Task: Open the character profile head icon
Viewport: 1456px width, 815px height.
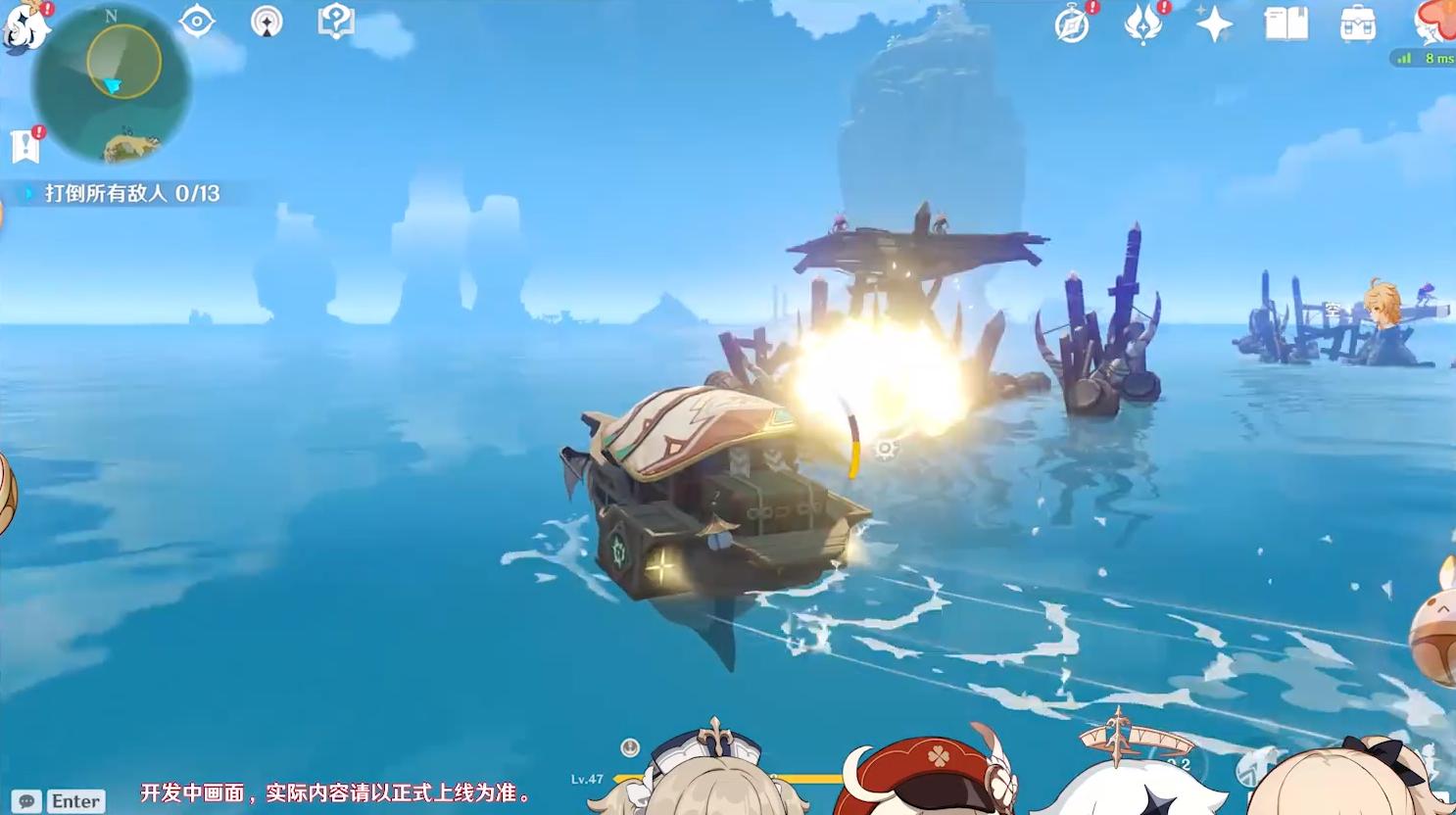Action: 1435,22
